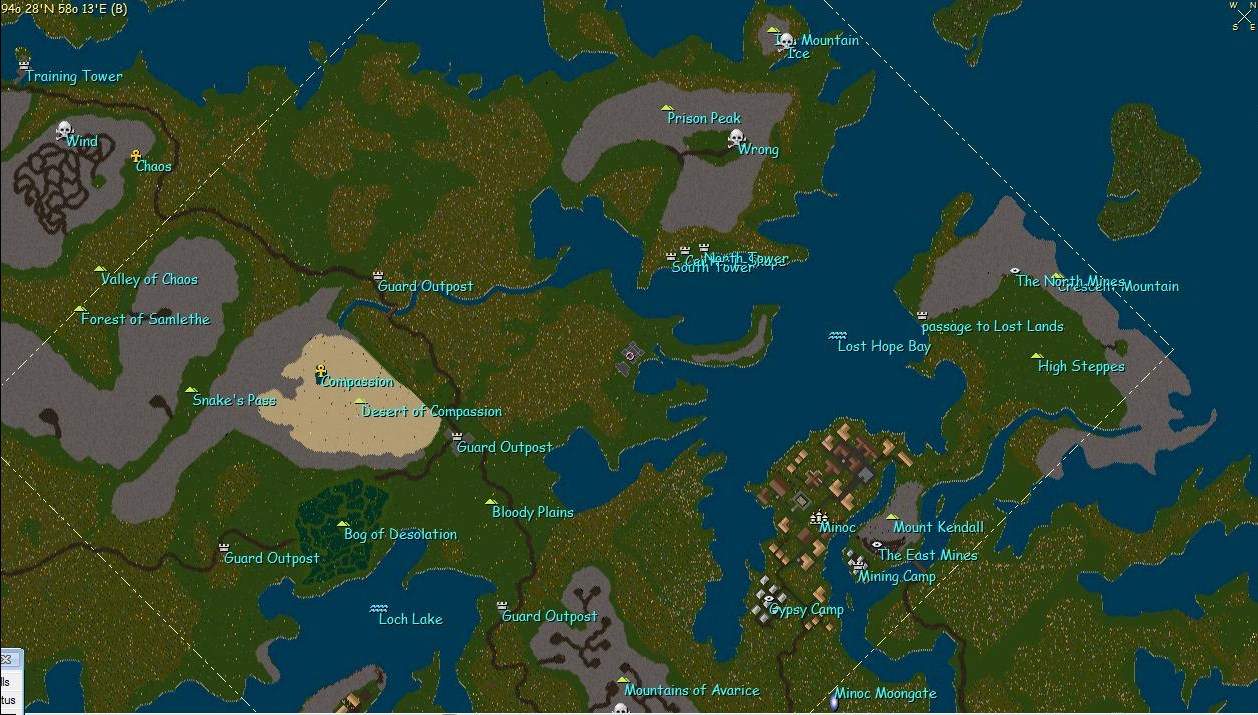This screenshot has width=1258, height=715.
Task: Click the Forest of Samlethe marker
Action: (80, 309)
